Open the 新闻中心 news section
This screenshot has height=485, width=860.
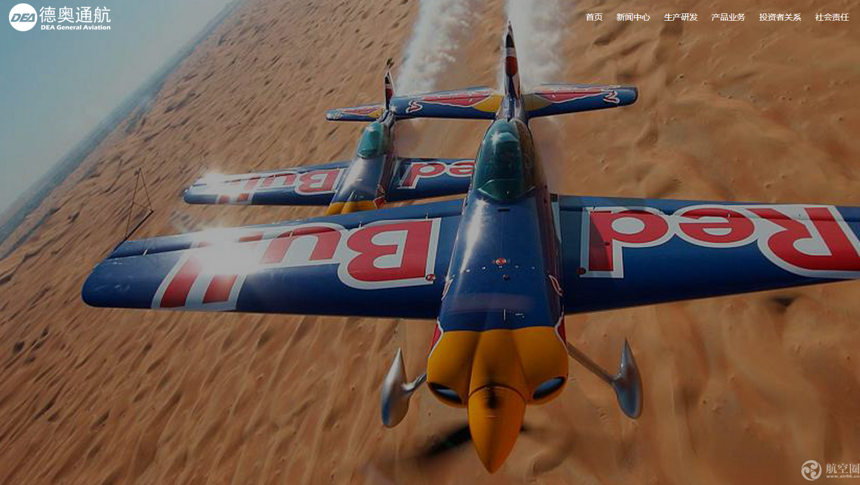point(633,17)
